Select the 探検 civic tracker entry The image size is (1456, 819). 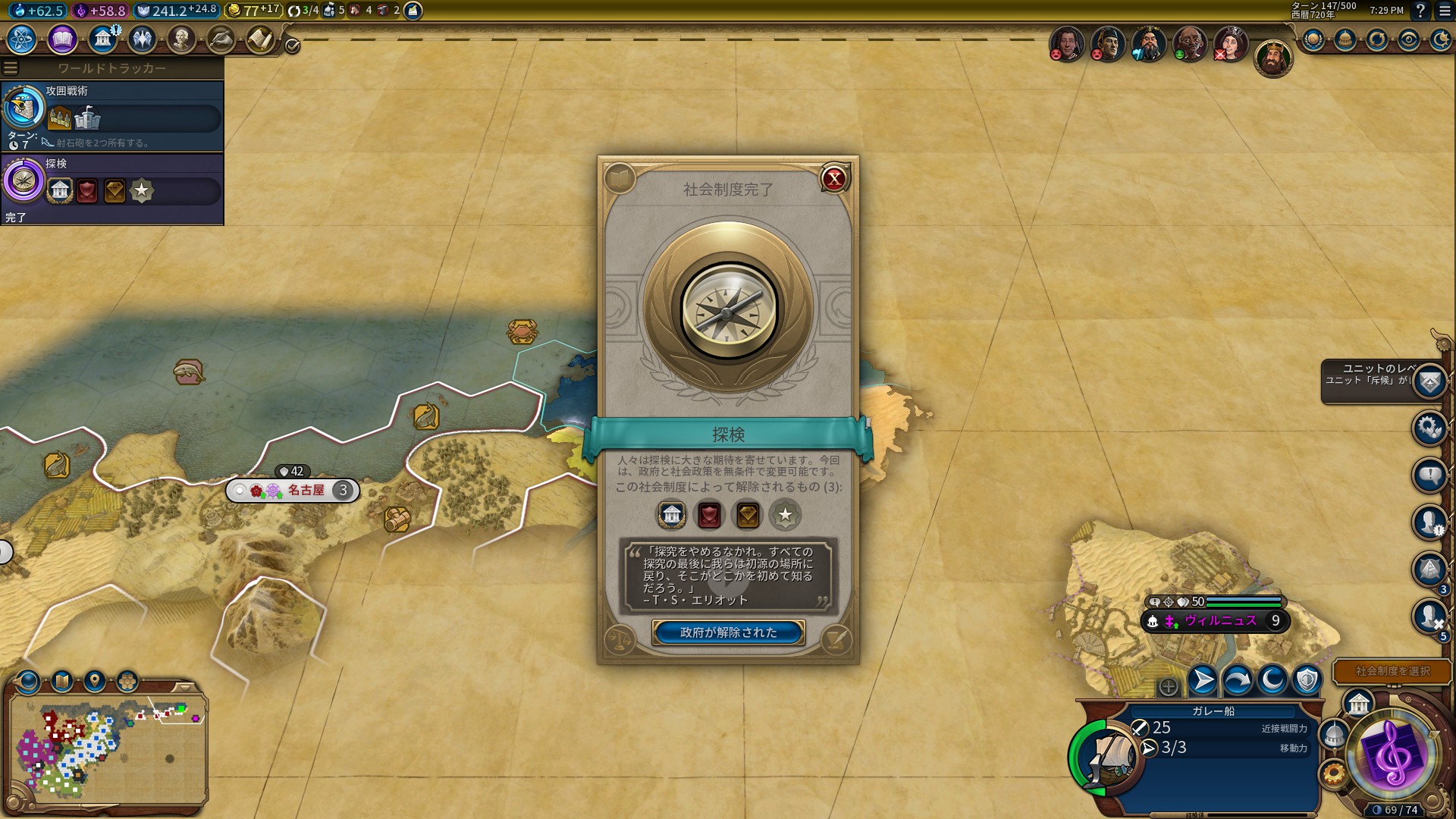click(112, 189)
